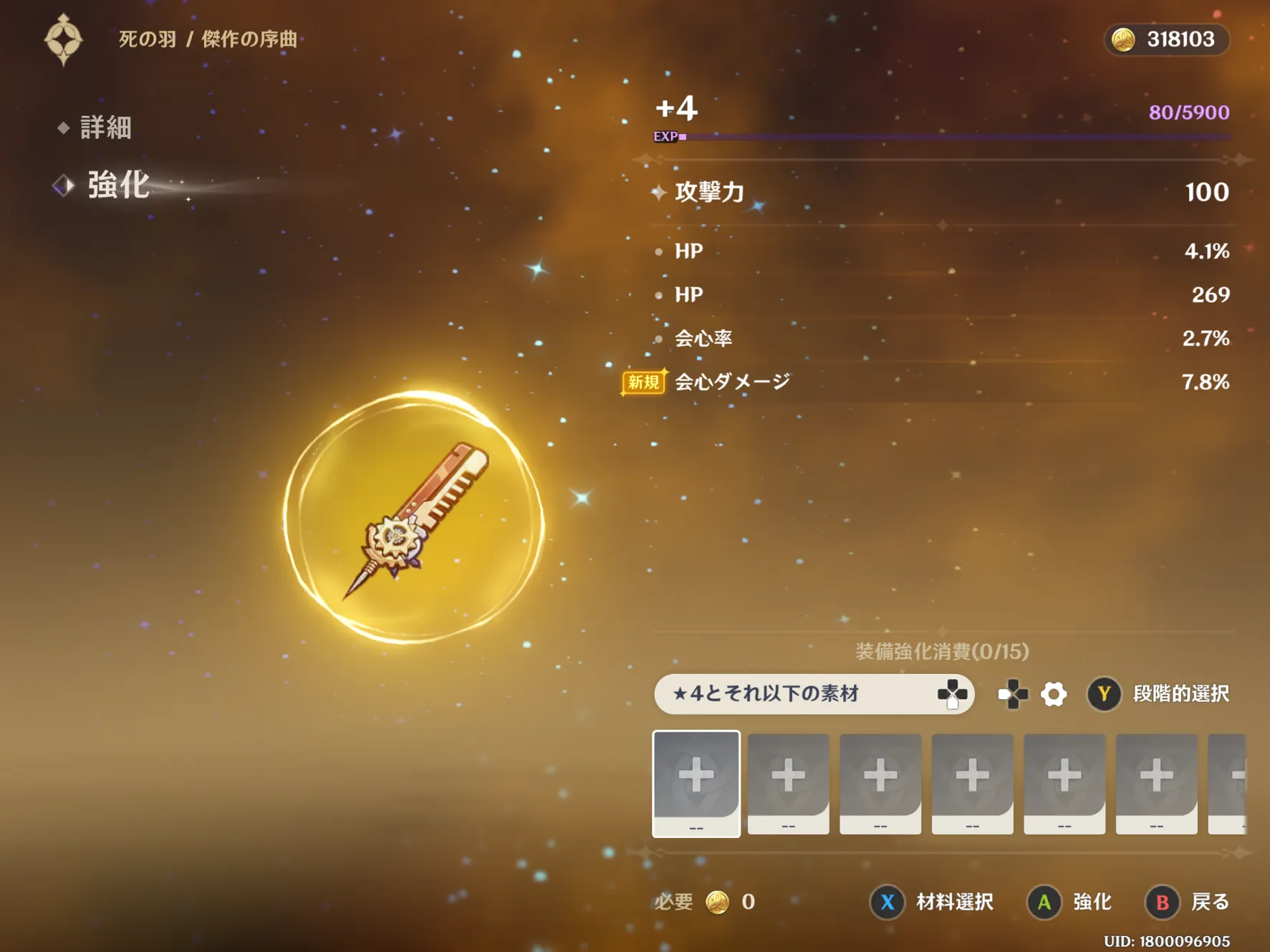Choose 段階的選択 quick select
Viewport: 1270px width, 952px height.
click(x=1158, y=693)
